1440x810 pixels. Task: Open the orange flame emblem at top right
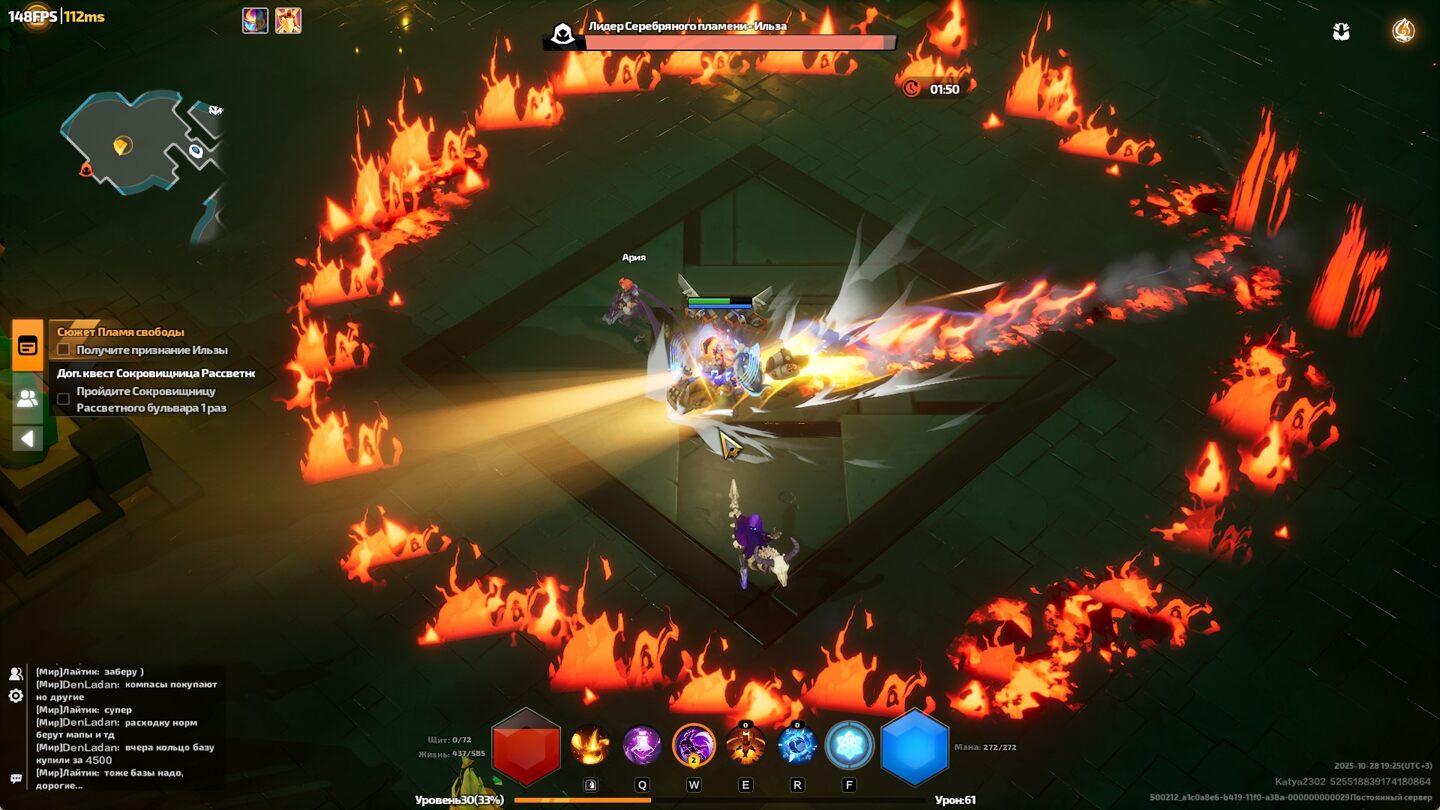[x=1404, y=31]
